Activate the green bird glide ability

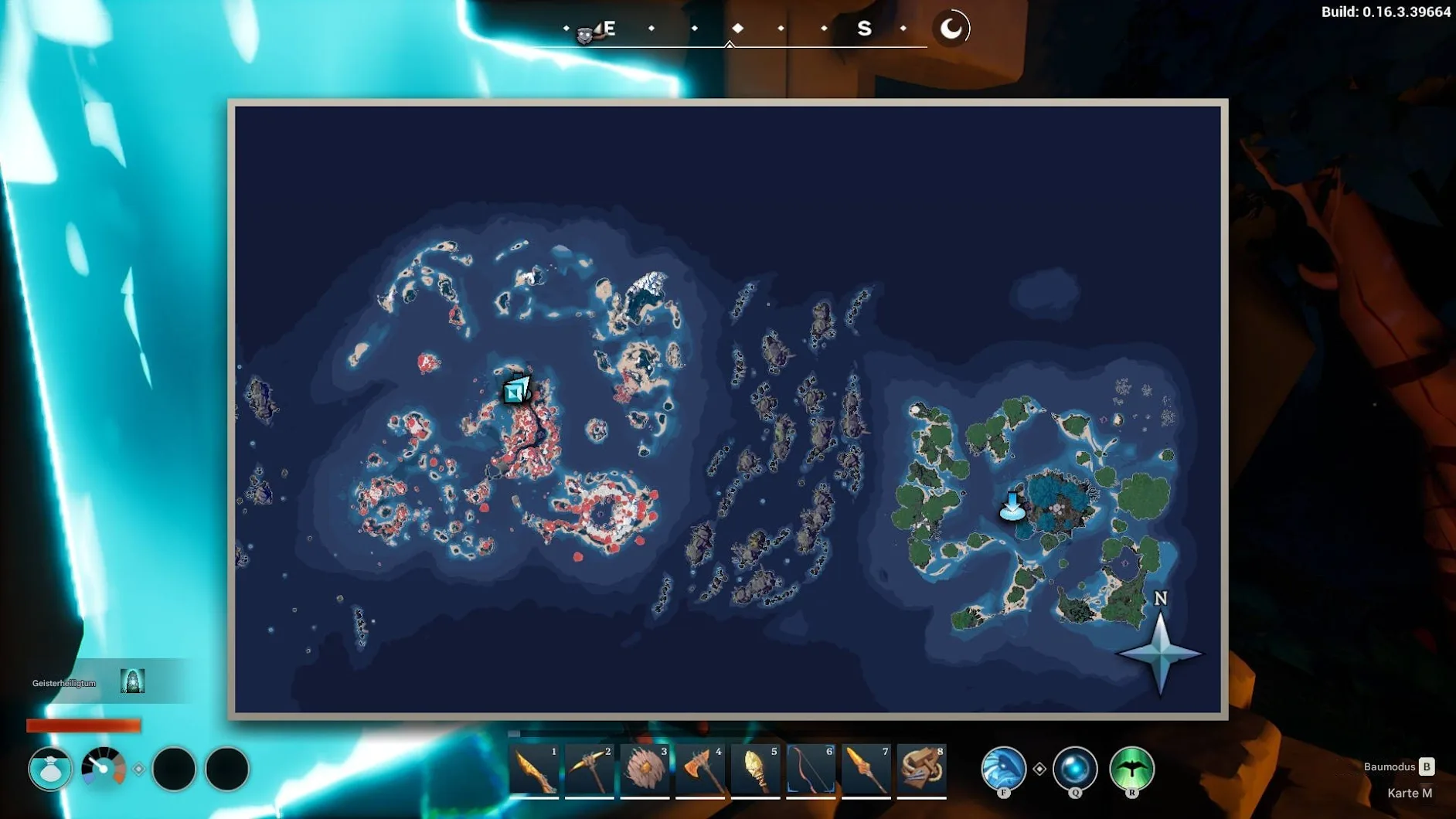(x=1131, y=768)
